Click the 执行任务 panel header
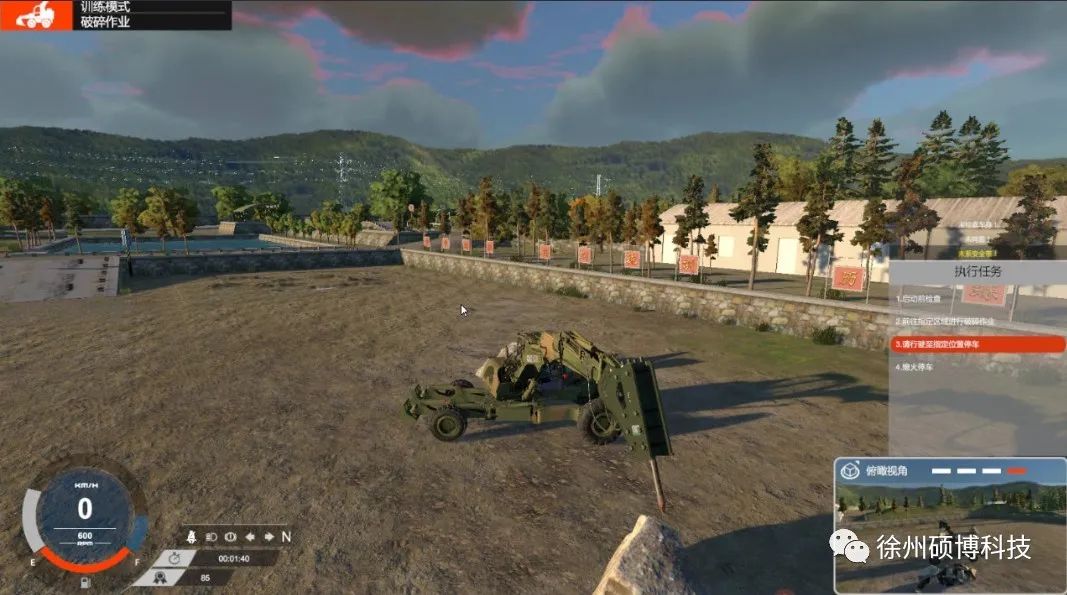The image size is (1067, 595). pos(977,272)
